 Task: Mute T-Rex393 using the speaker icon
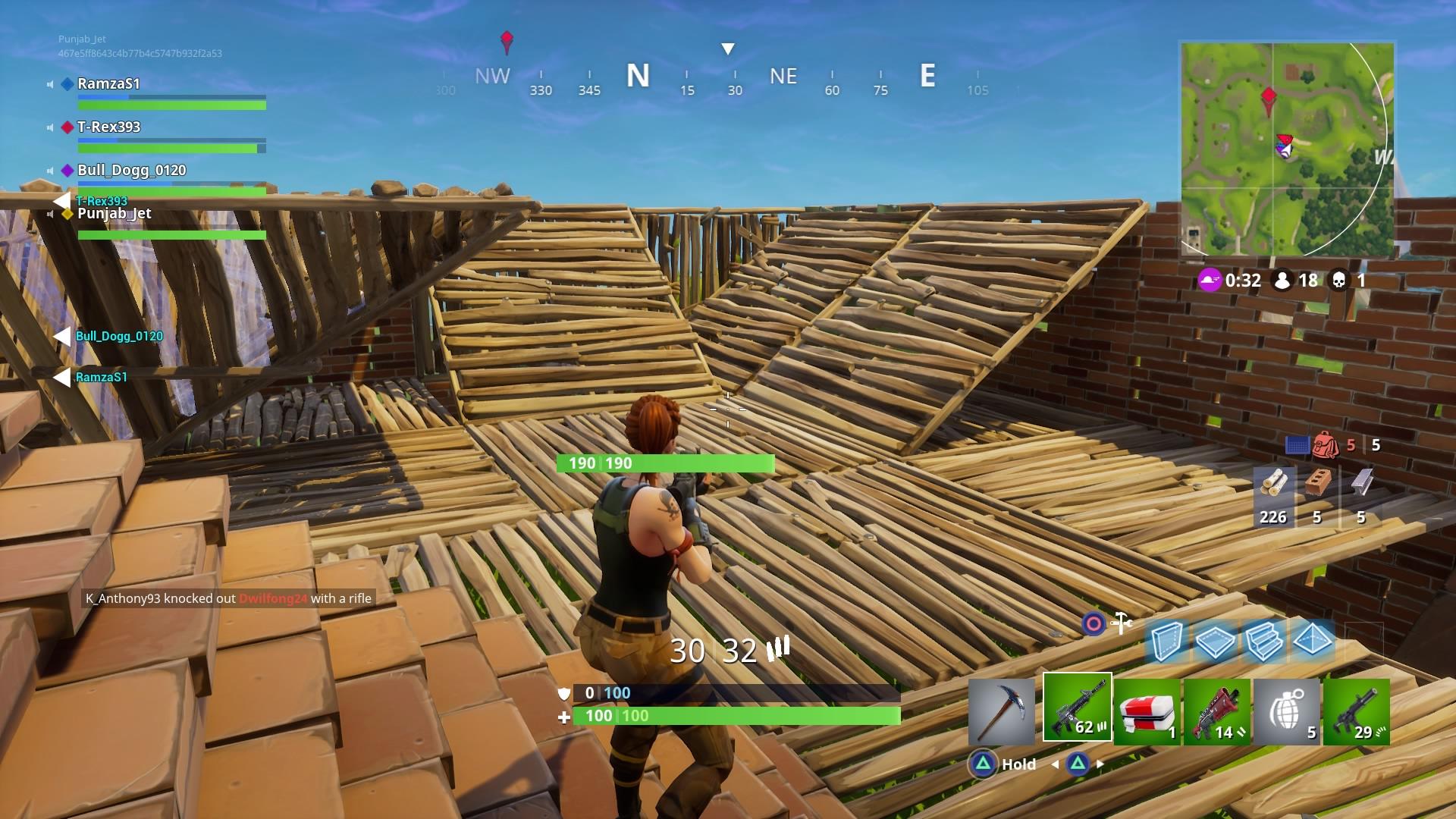coord(50,127)
